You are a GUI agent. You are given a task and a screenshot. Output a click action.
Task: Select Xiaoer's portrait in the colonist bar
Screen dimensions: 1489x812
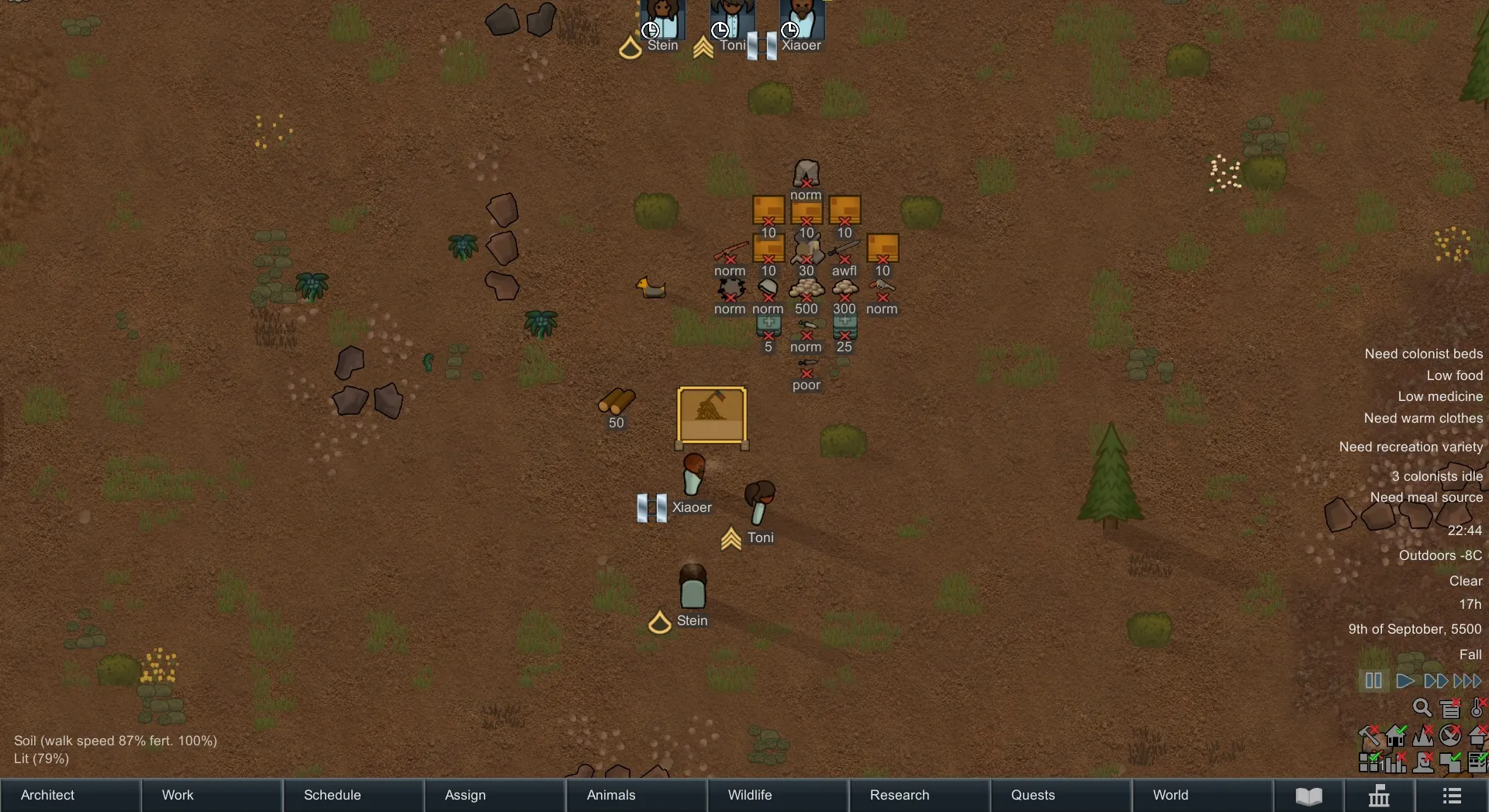point(801,19)
